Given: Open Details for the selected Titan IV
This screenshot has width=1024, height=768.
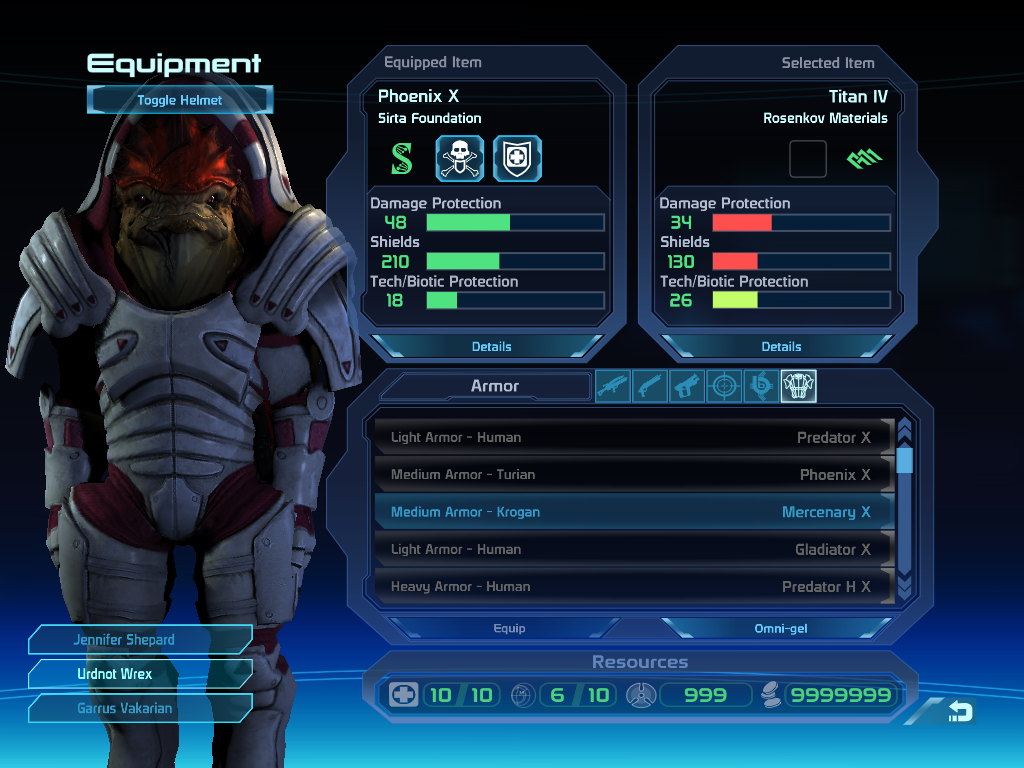Looking at the screenshot, I should click(781, 346).
